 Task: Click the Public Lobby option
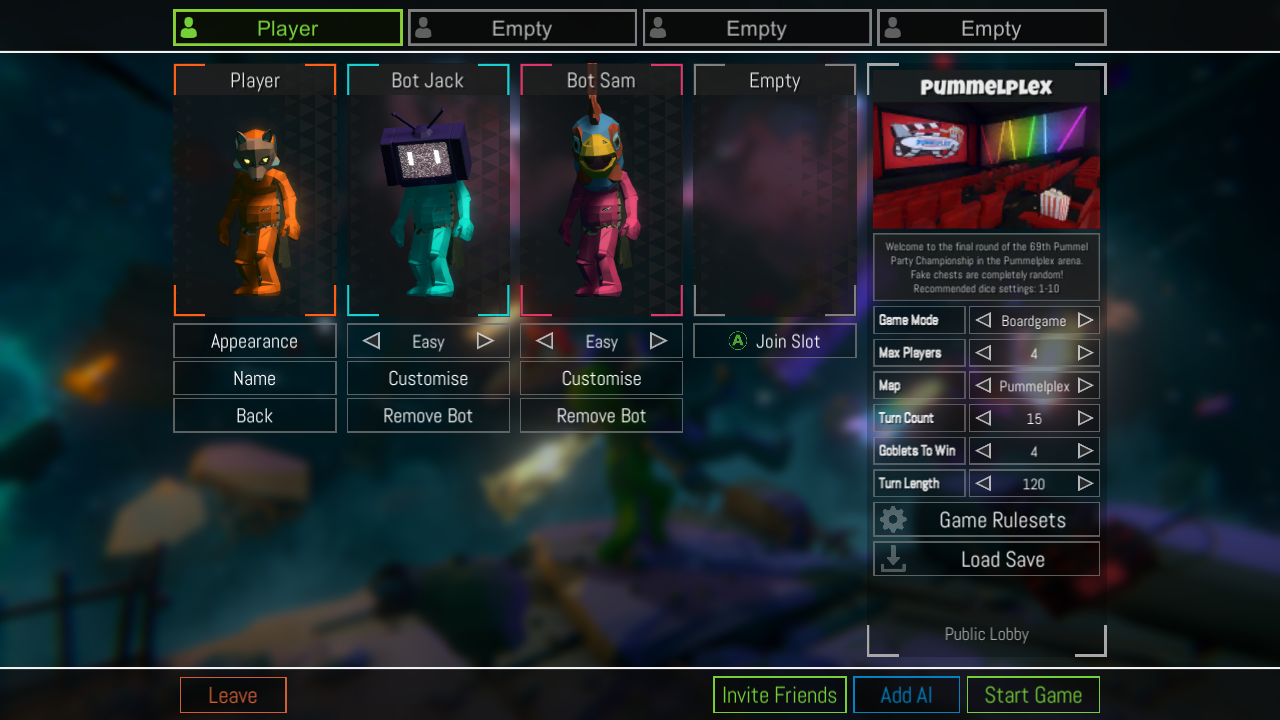tap(986, 634)
